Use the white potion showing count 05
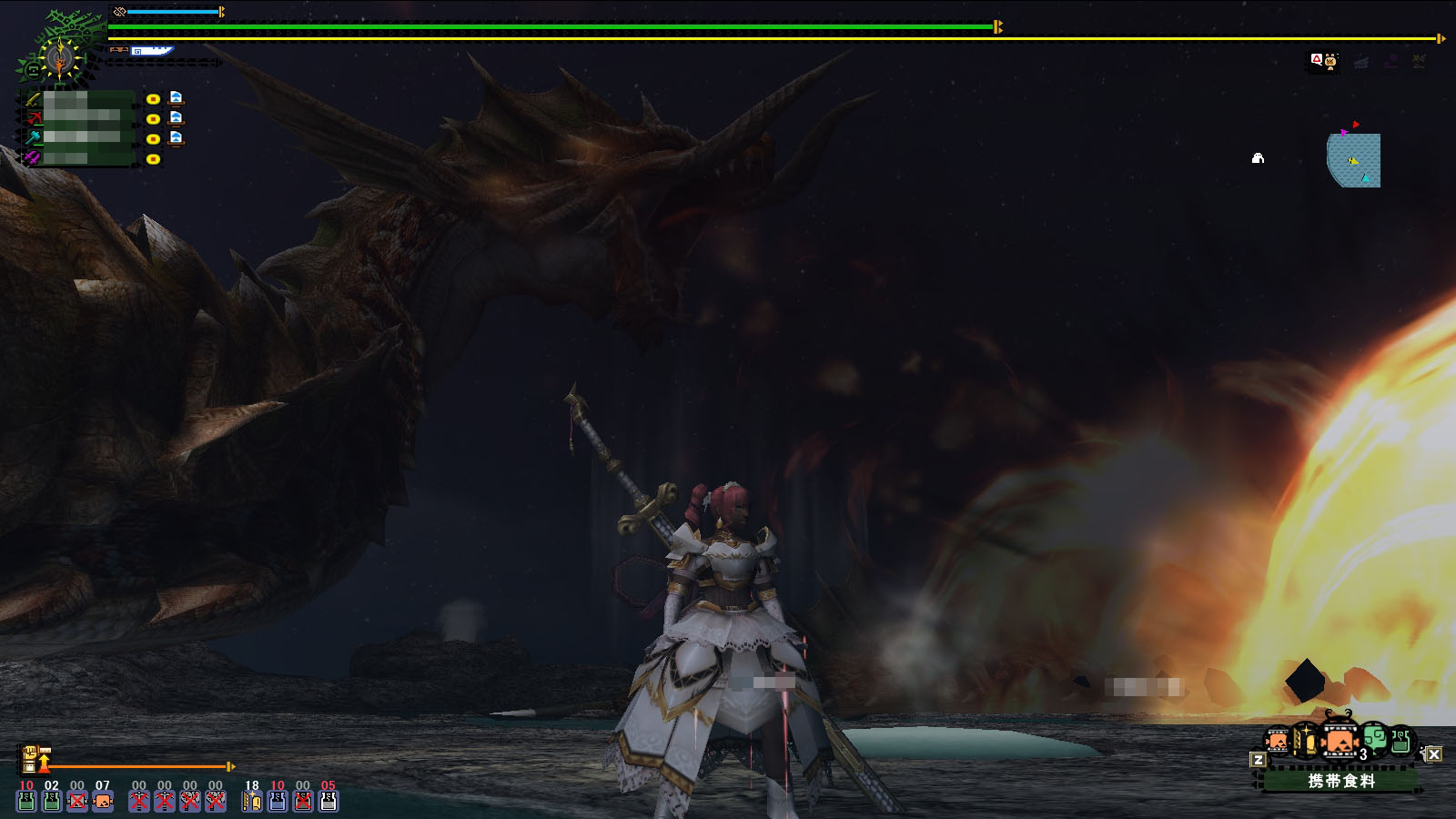This screenshot has height=819, width=1456. (329, 801)
